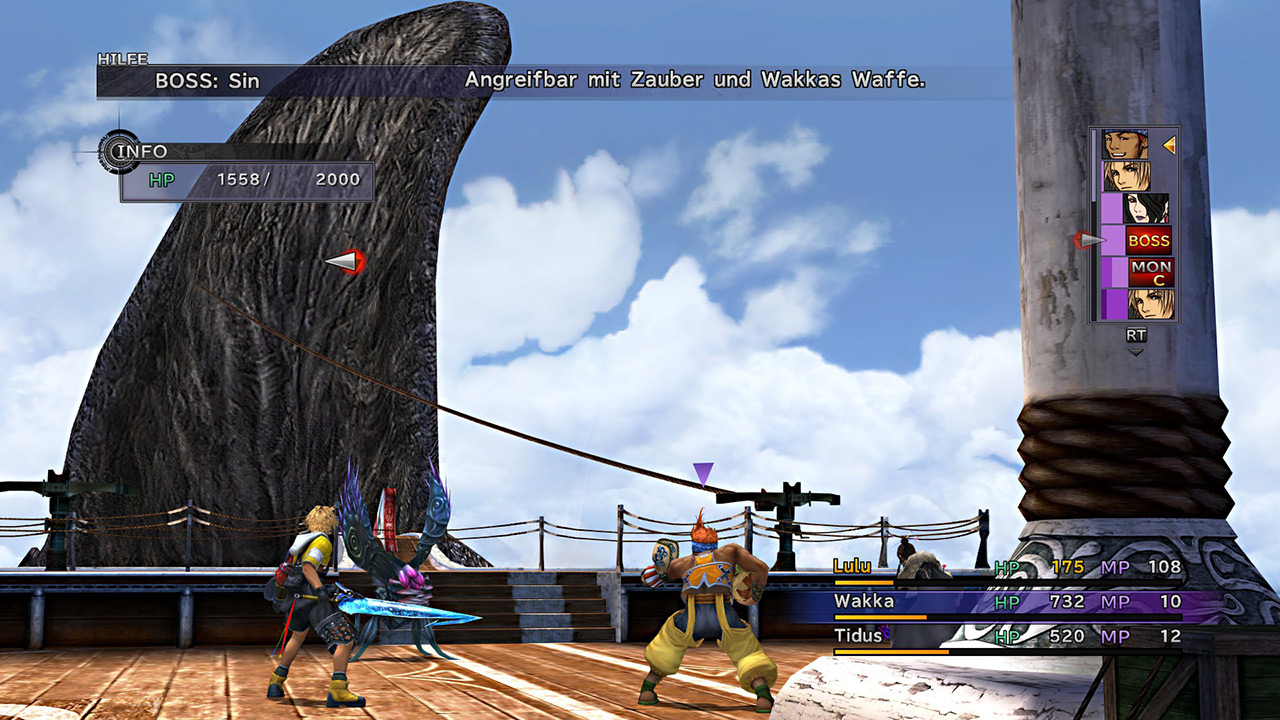Click the BOSS entry in turn list
This screenshot has height=720, width=1280.
click(1148, 240)
